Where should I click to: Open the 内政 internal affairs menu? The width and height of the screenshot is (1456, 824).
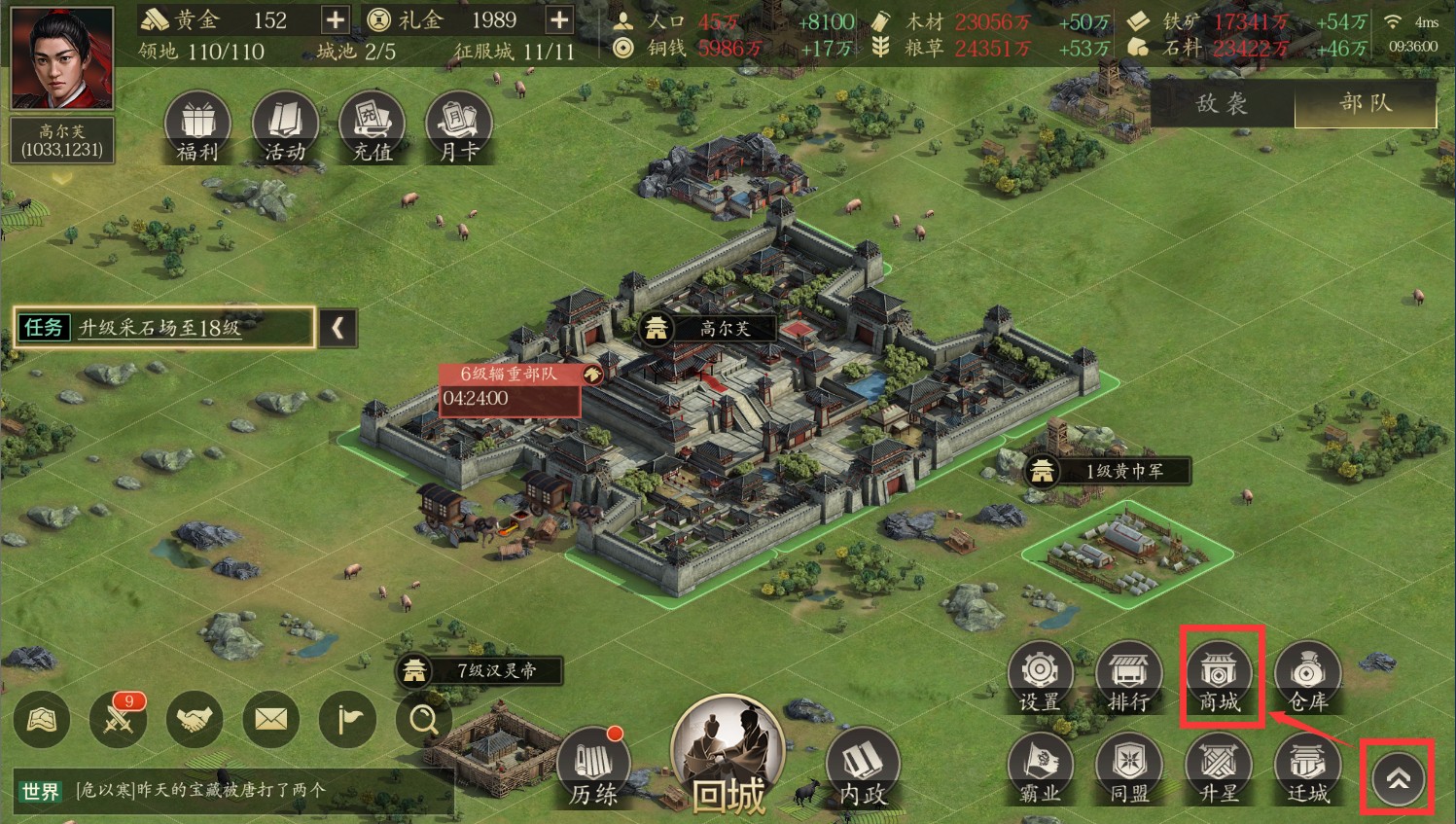click(862, 770)
